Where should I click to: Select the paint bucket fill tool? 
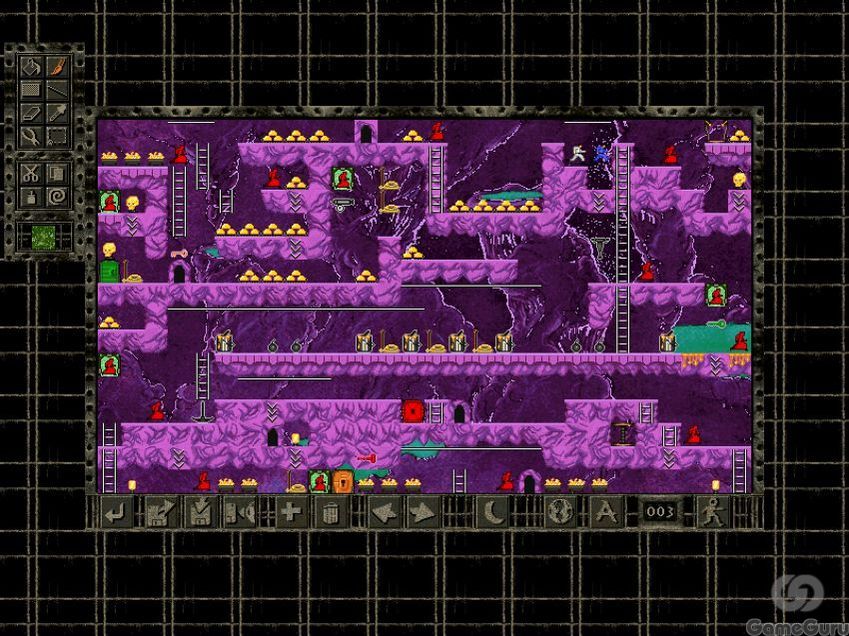point(32,69)
